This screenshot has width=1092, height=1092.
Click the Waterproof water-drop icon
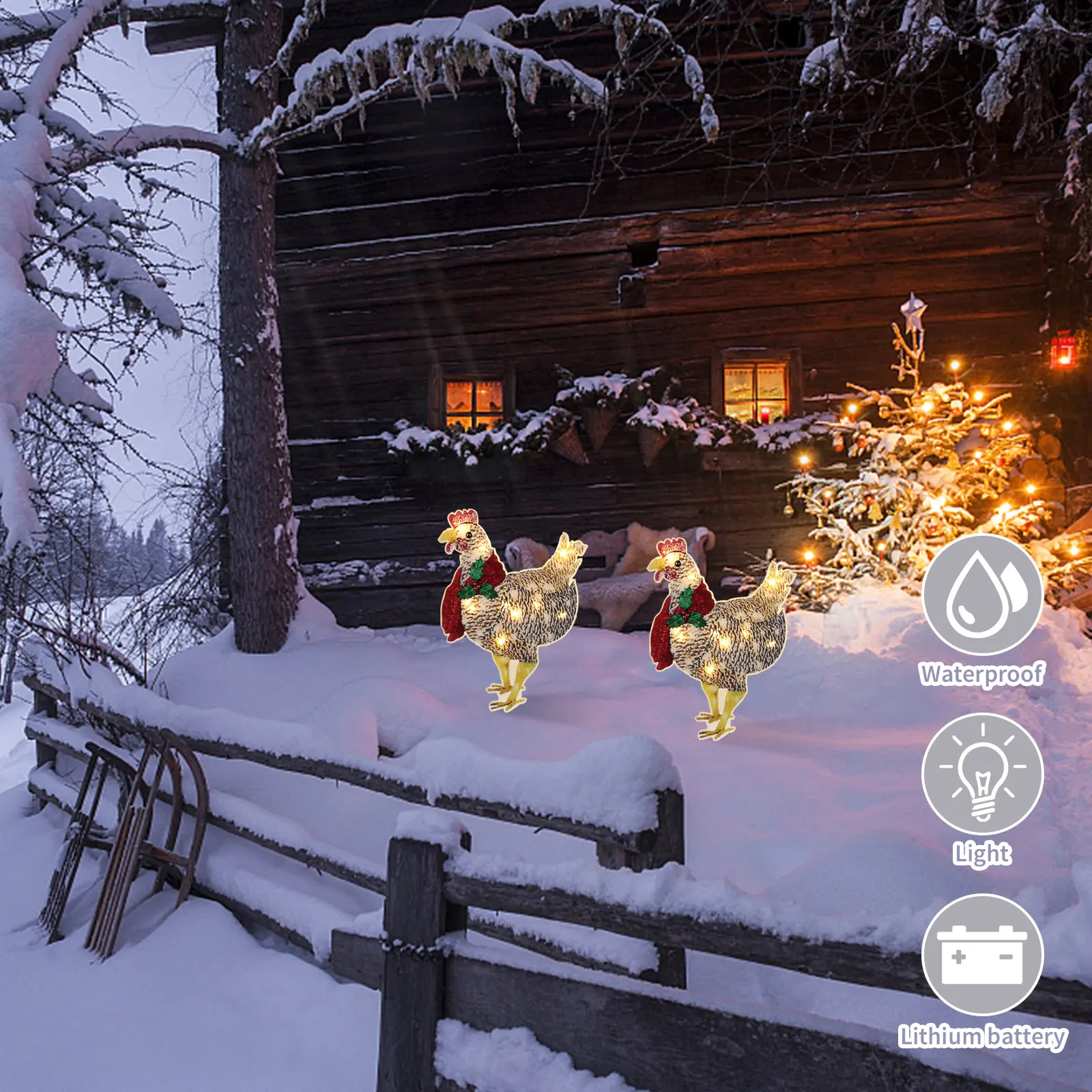click(982, 594)
